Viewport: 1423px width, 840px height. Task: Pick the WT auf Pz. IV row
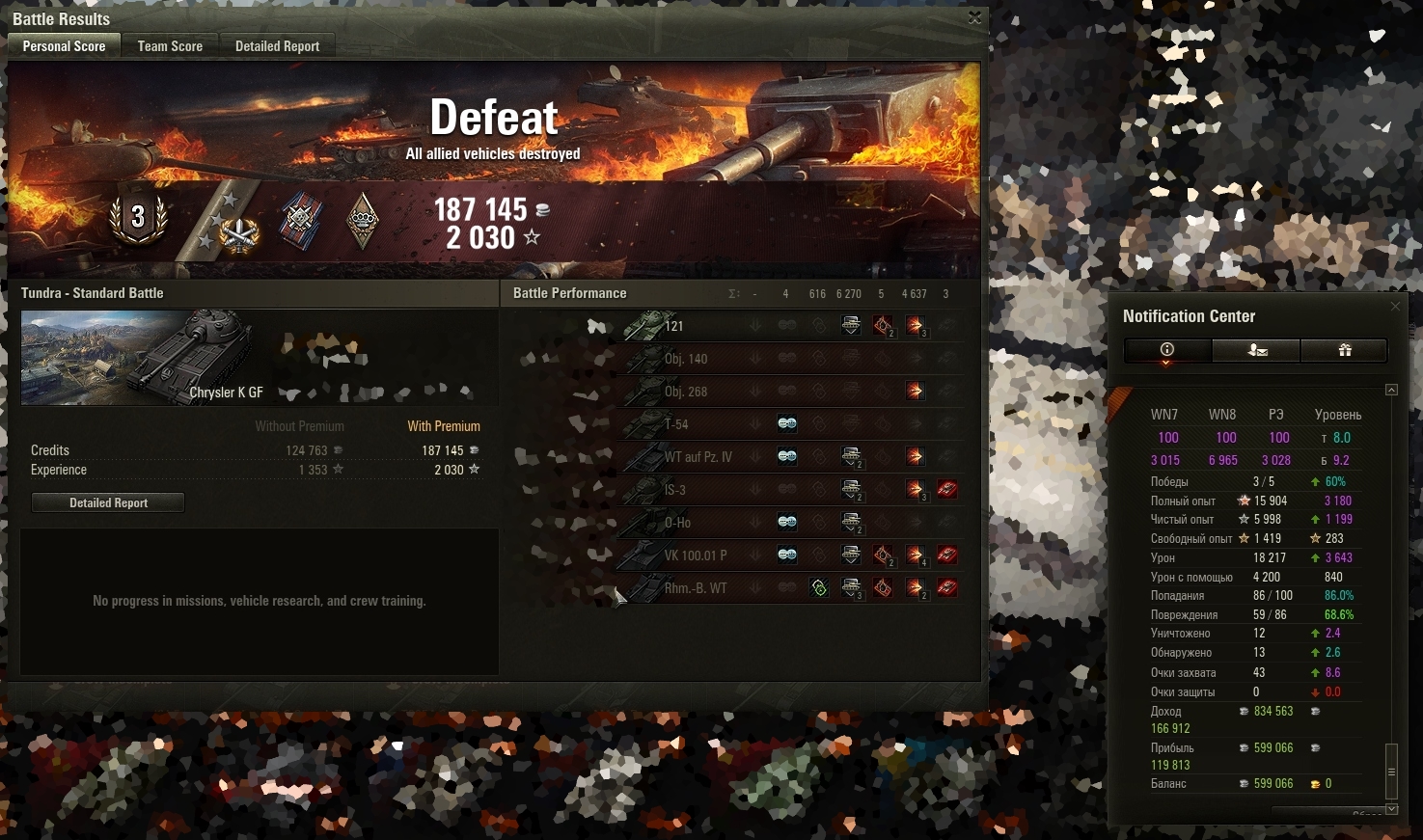[x=698, y=457]
